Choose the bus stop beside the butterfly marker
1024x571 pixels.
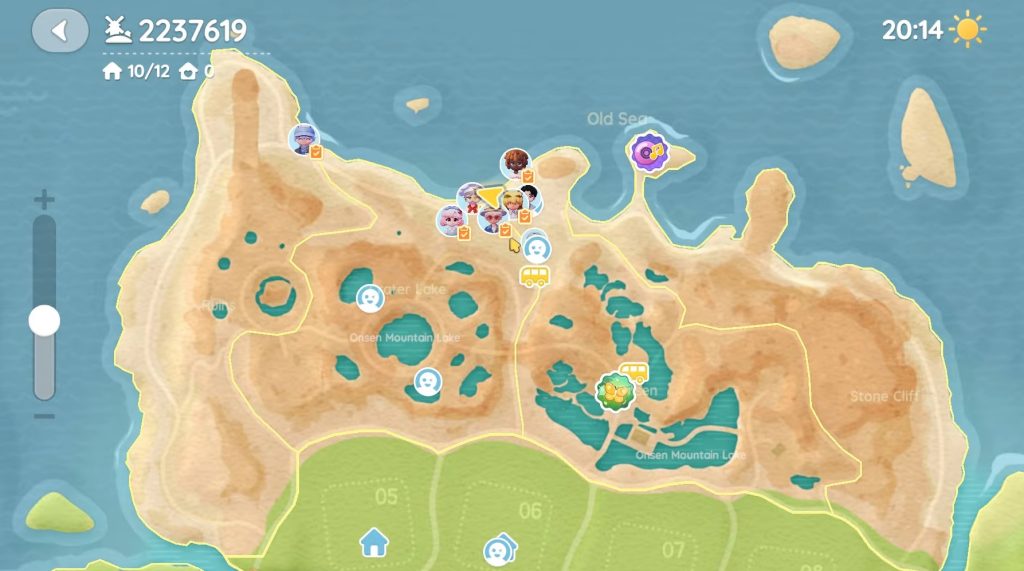tap(633, 372)
